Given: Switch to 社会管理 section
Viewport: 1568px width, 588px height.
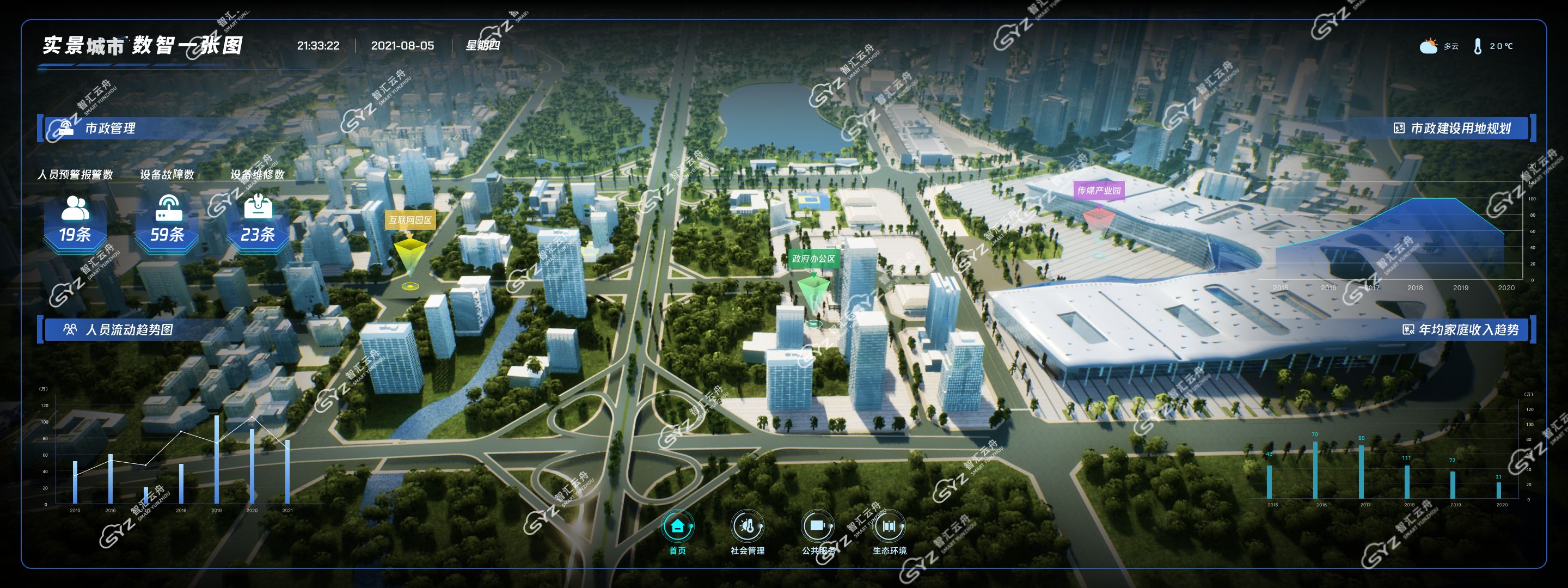Looking at the screenshot, I should click(747, 526).
